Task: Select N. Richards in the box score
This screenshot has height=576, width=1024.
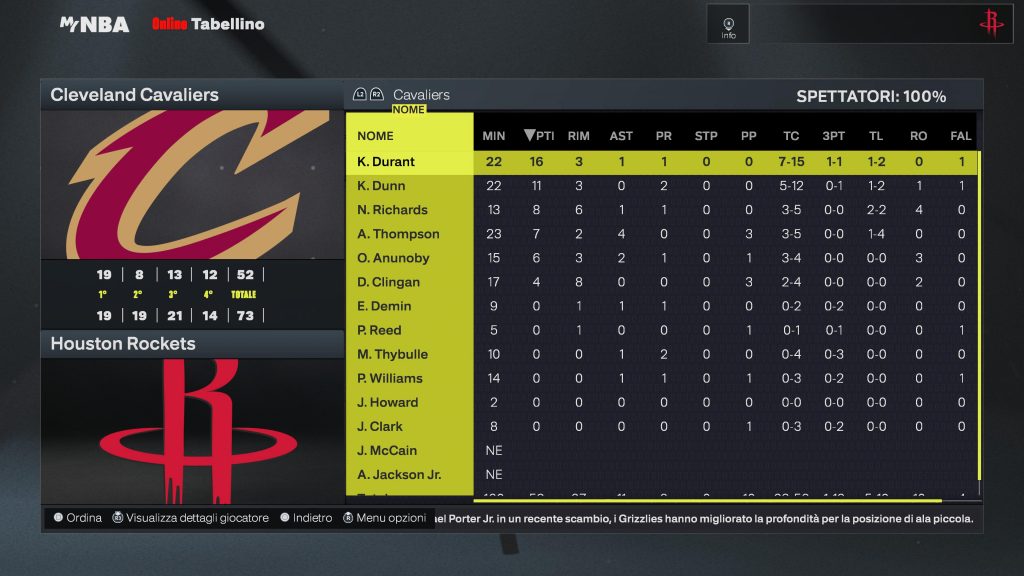Action: [392, 210]
